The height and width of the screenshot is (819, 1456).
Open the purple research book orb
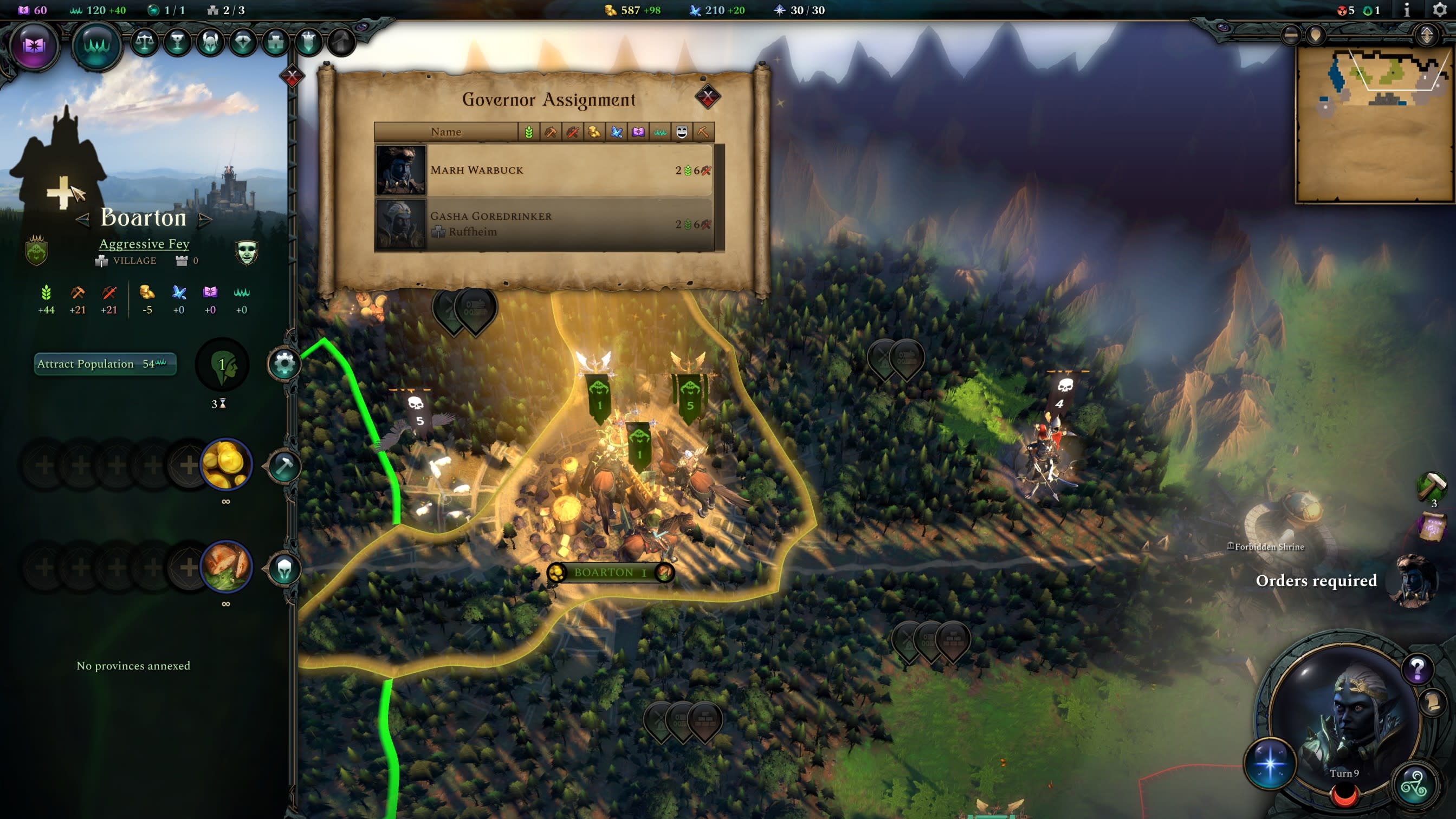34,45
